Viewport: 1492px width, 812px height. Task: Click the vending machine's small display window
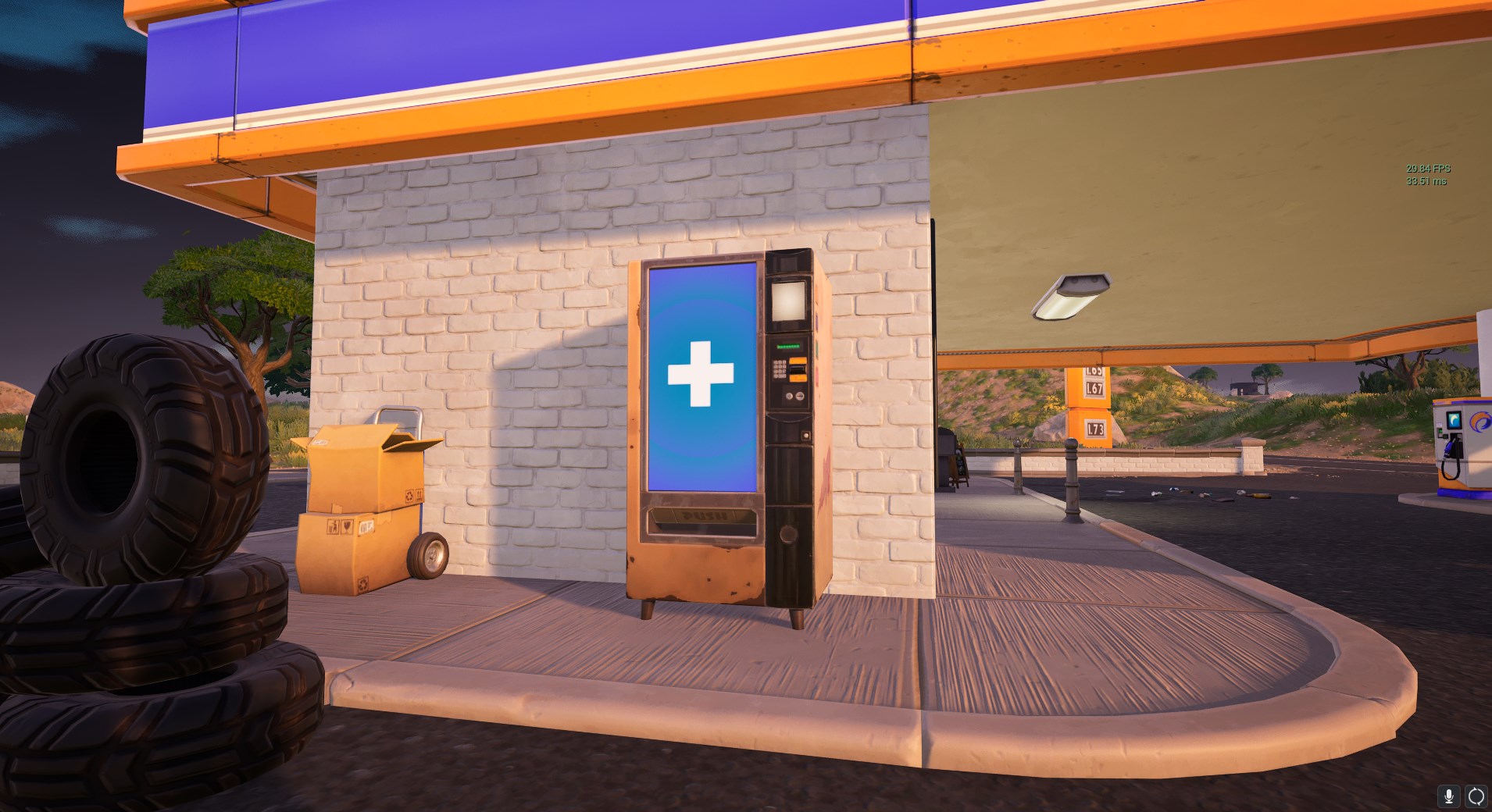(788, 301)
